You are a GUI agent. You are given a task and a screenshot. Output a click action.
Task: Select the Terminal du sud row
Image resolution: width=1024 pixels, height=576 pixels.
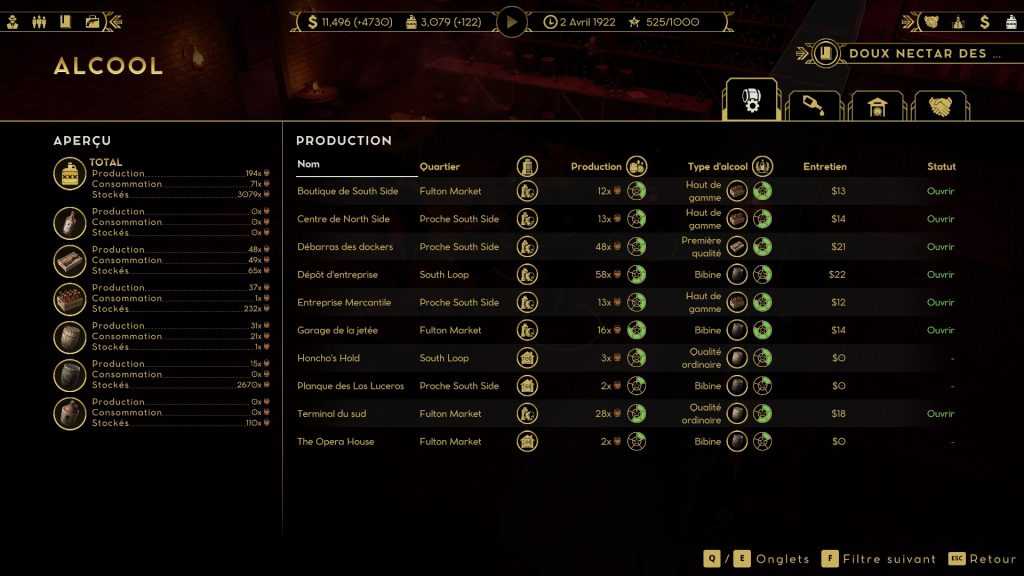click(x=331, y=414)
